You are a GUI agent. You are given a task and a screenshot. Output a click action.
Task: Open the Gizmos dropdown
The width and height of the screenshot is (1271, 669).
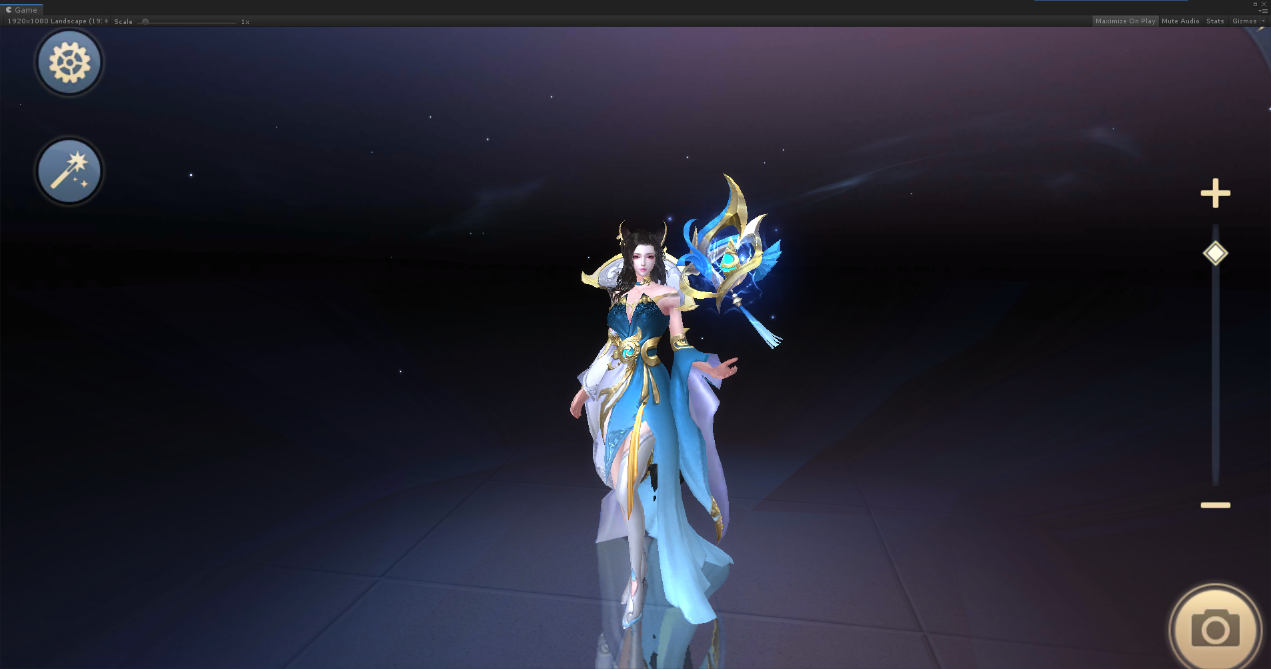[1248, 21]
